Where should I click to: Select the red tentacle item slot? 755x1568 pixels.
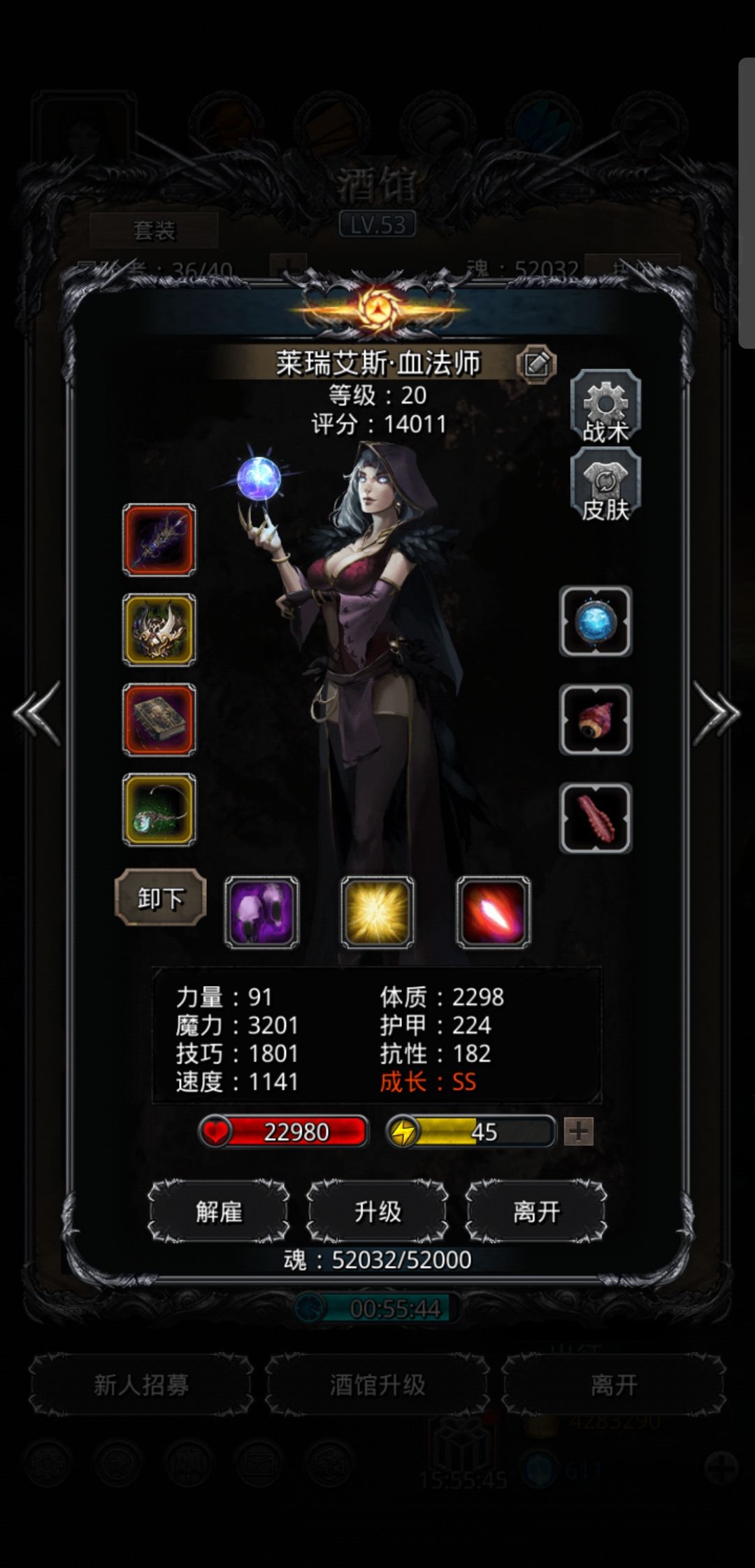pos(596,818)
